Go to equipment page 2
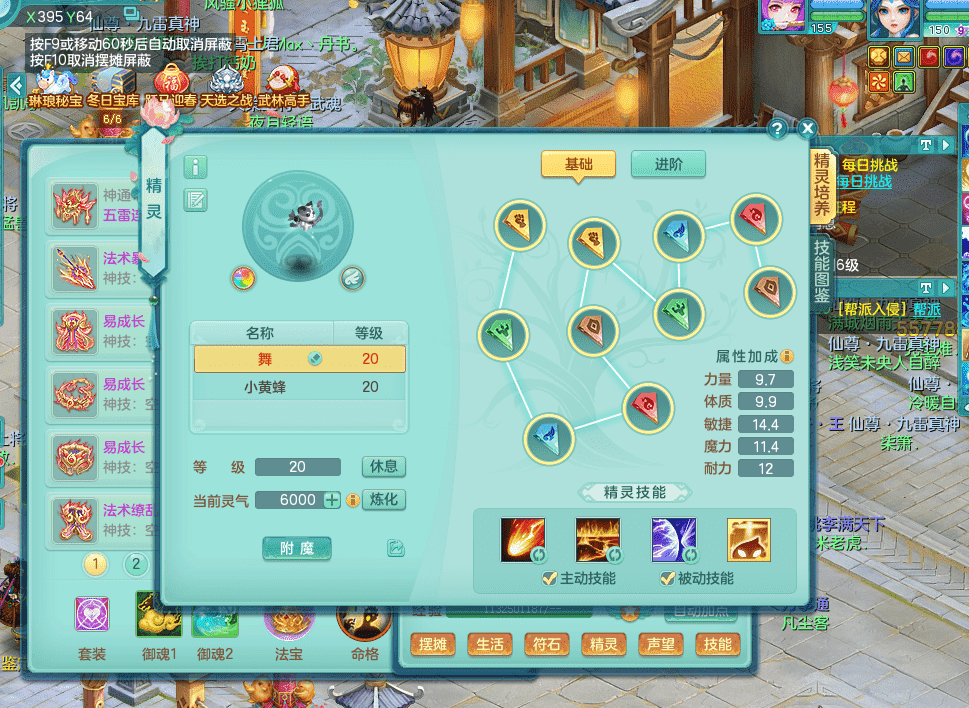The image size is (969, 708). pyautogui.click(x=136, y=565)
